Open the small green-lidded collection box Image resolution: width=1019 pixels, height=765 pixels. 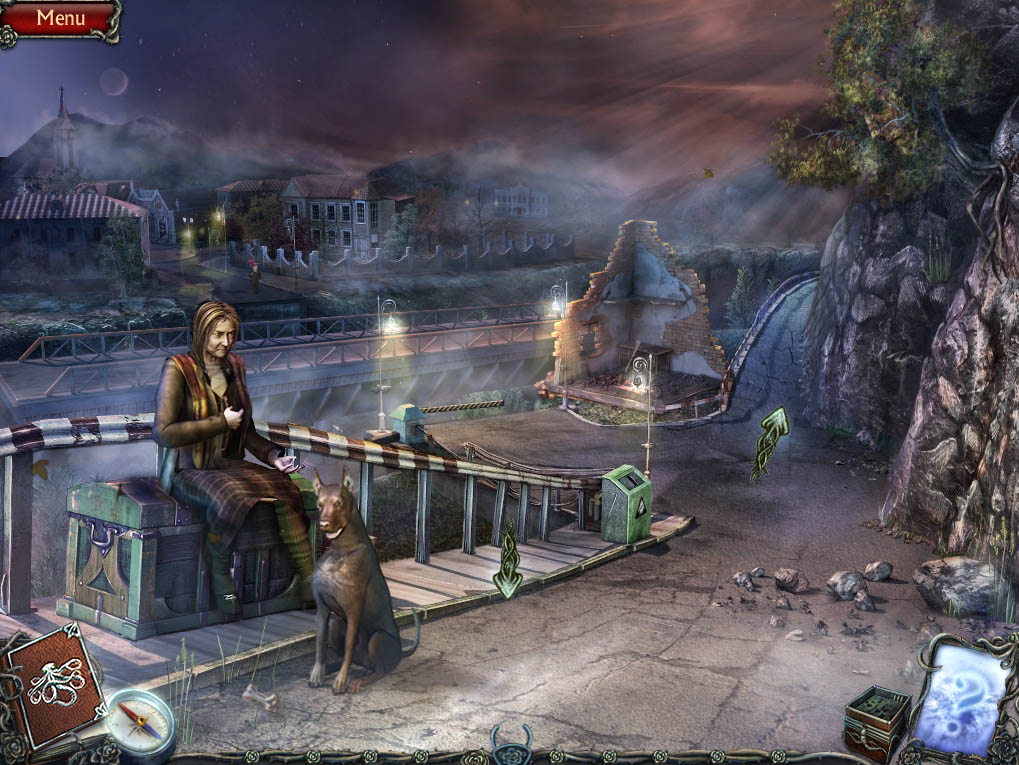(876, 719)
